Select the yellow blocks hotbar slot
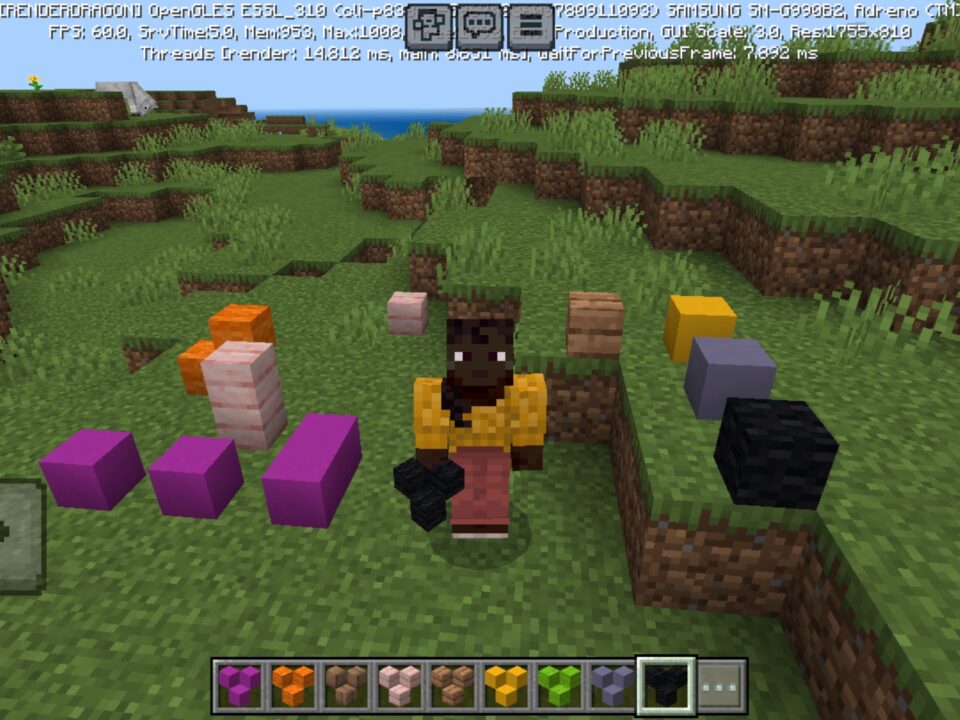The image size is (960, 720). pos(506,686)
